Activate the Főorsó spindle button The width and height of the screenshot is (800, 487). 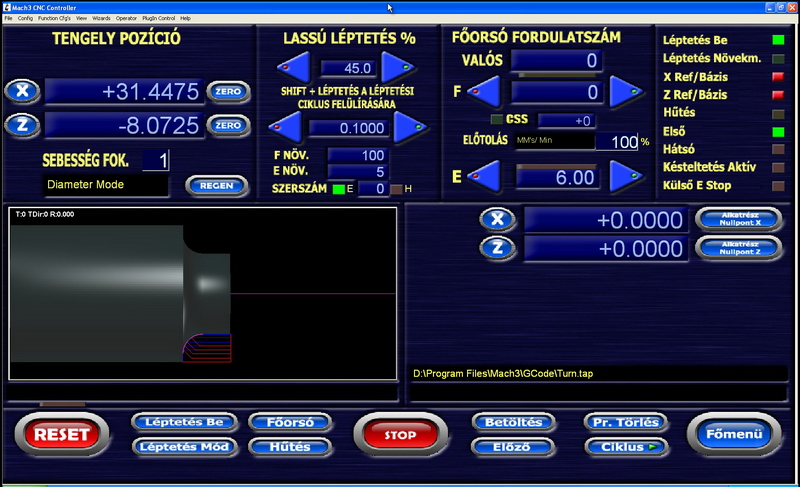(290, 422)
